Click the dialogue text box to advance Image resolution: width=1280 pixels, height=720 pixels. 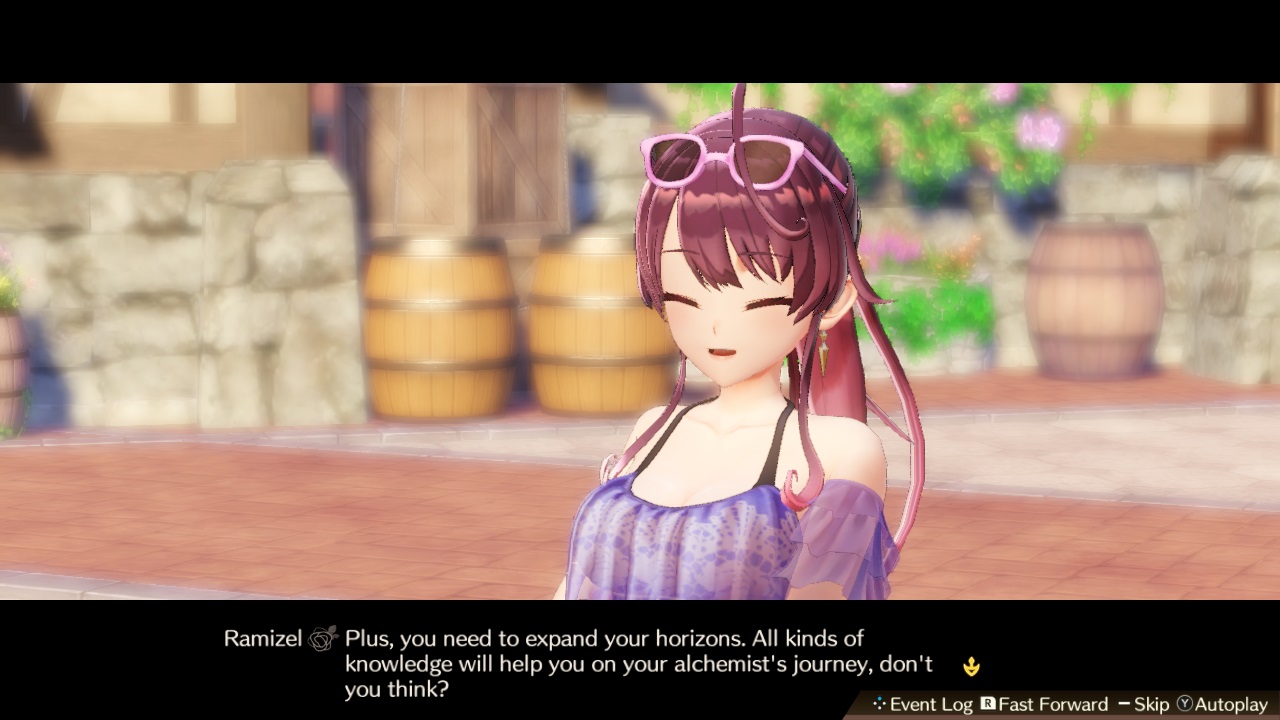(600, 662)
